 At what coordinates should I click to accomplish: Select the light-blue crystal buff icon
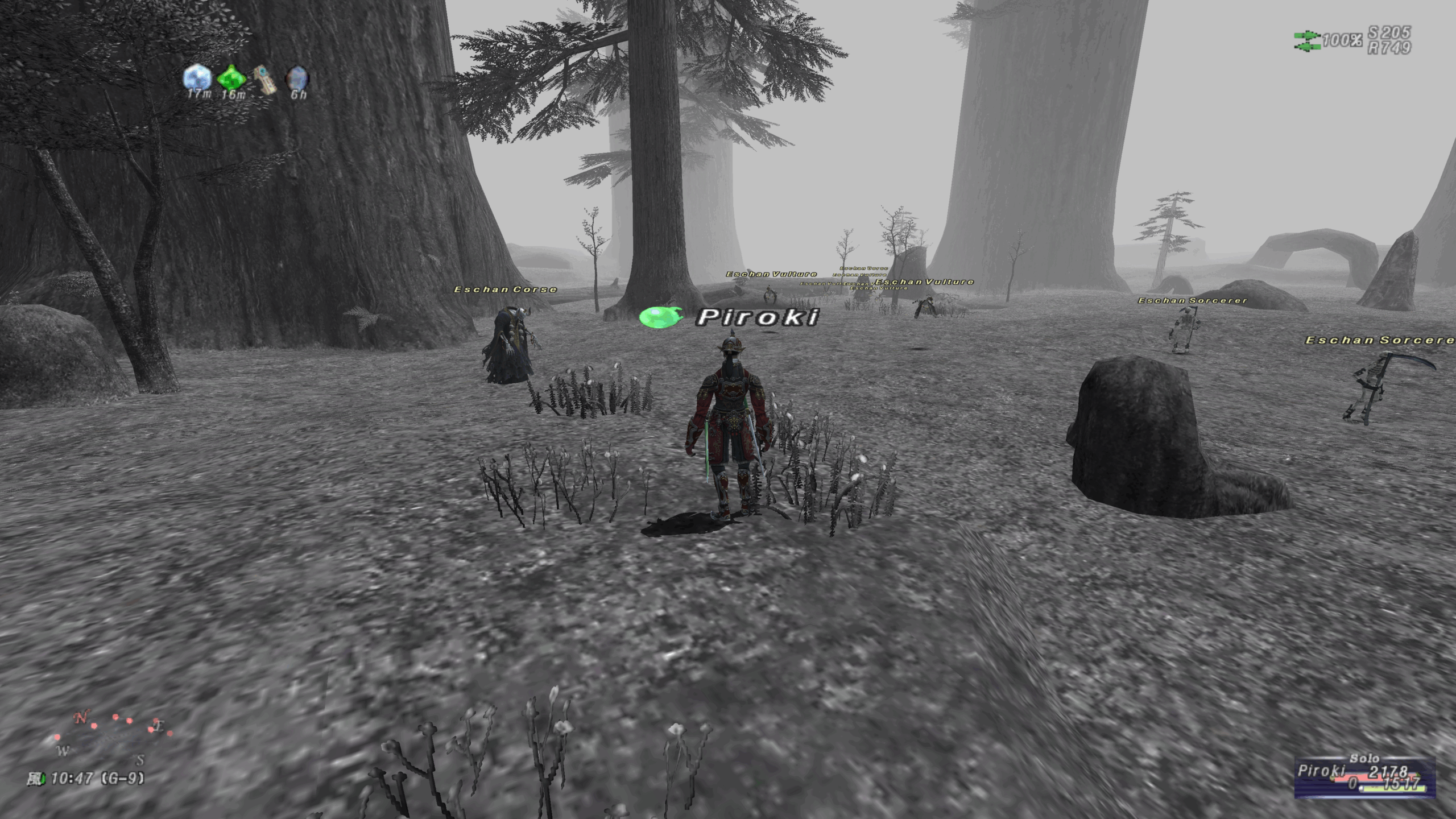pyautogui.click(x=197, y=77)
